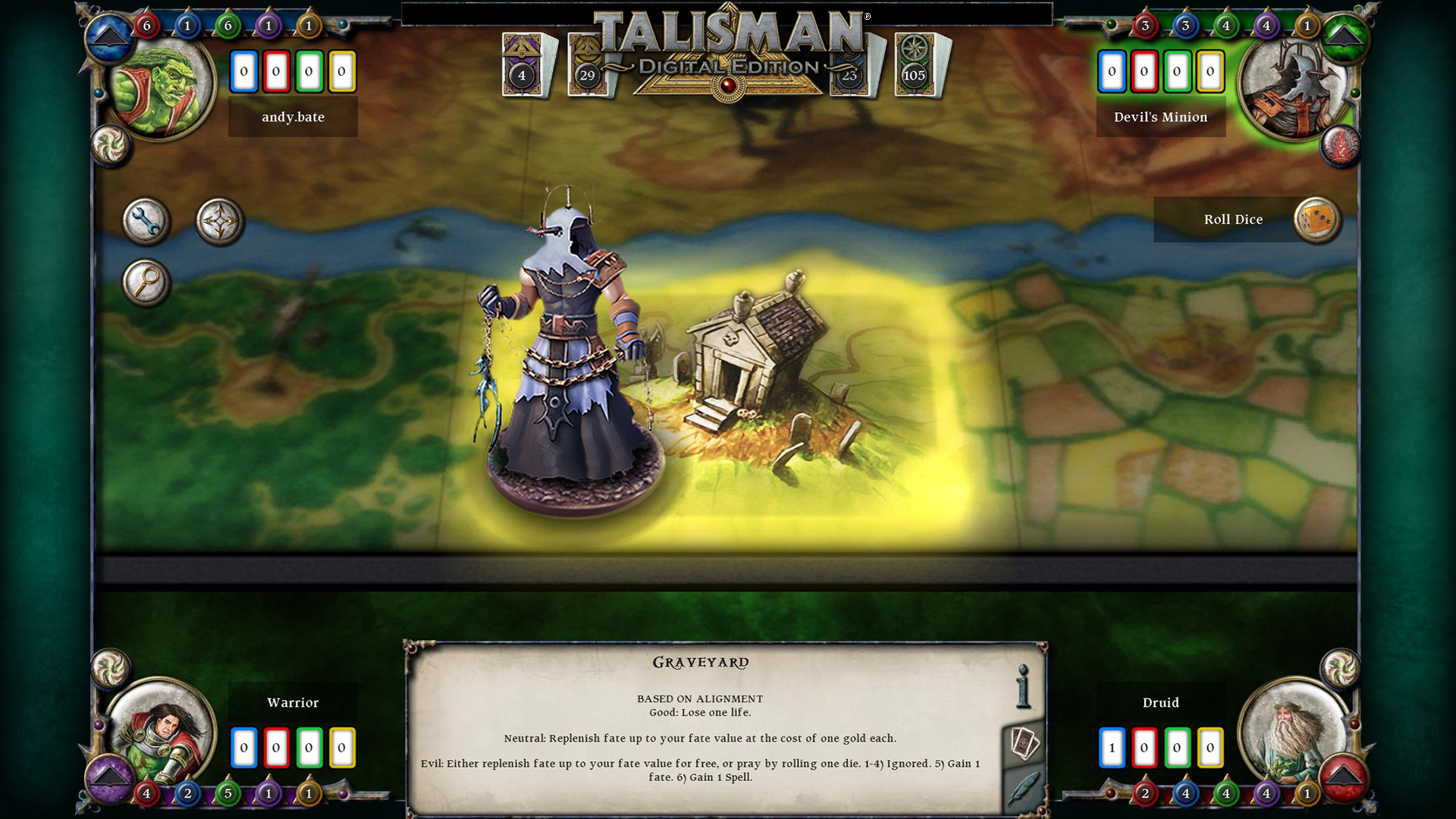Open settings with the wrench icon

[x=146, y=220]
